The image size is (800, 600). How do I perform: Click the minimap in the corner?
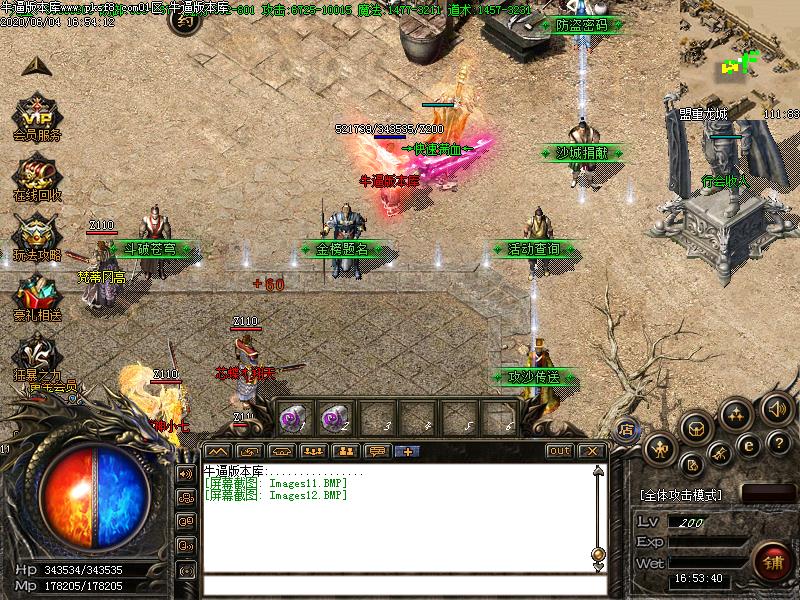(x=740, y=50)
